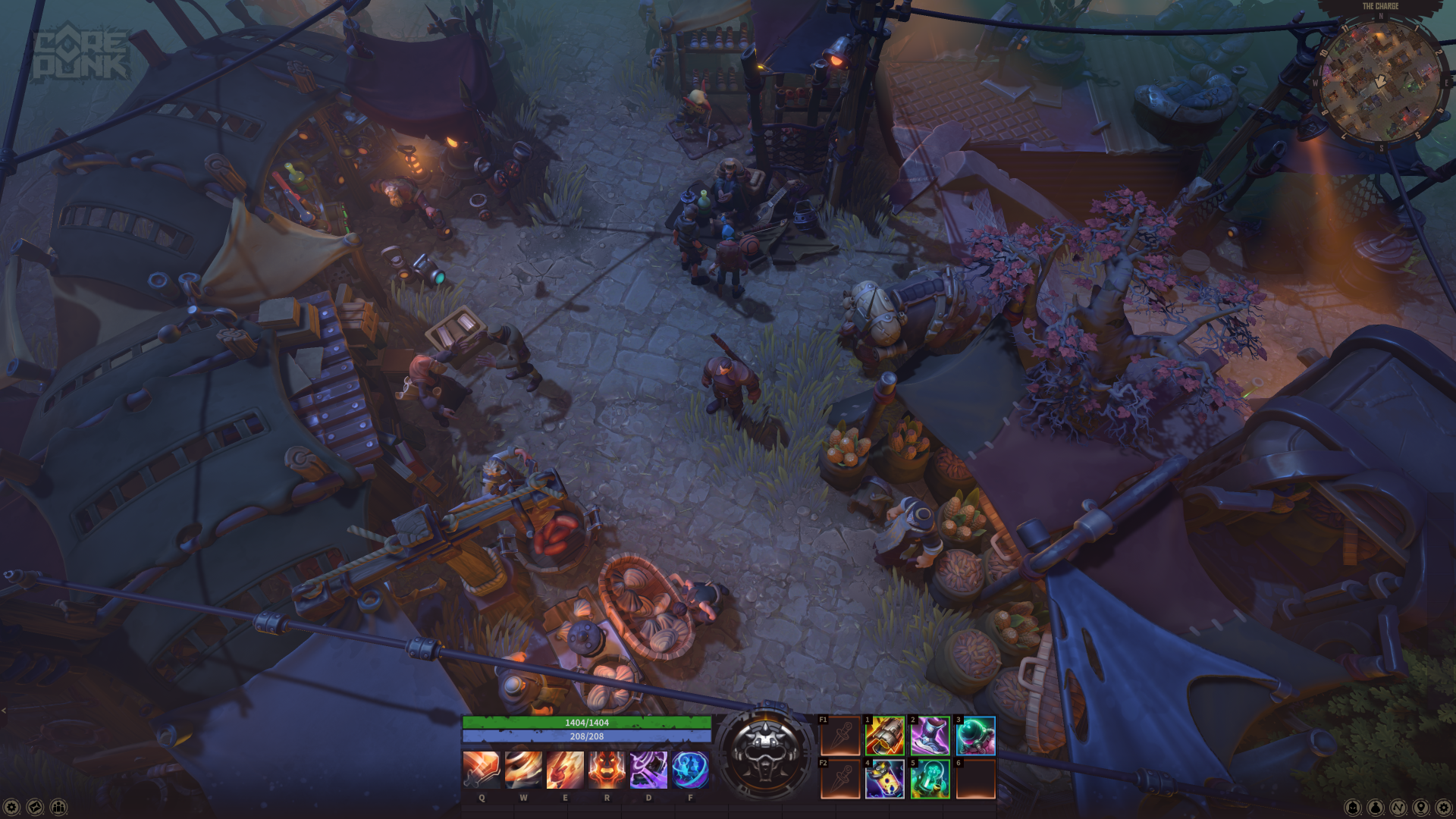Use the purple boot item in slot 2
The width and height of the screenshot is (1456, 819).
(x=930, y=736)
